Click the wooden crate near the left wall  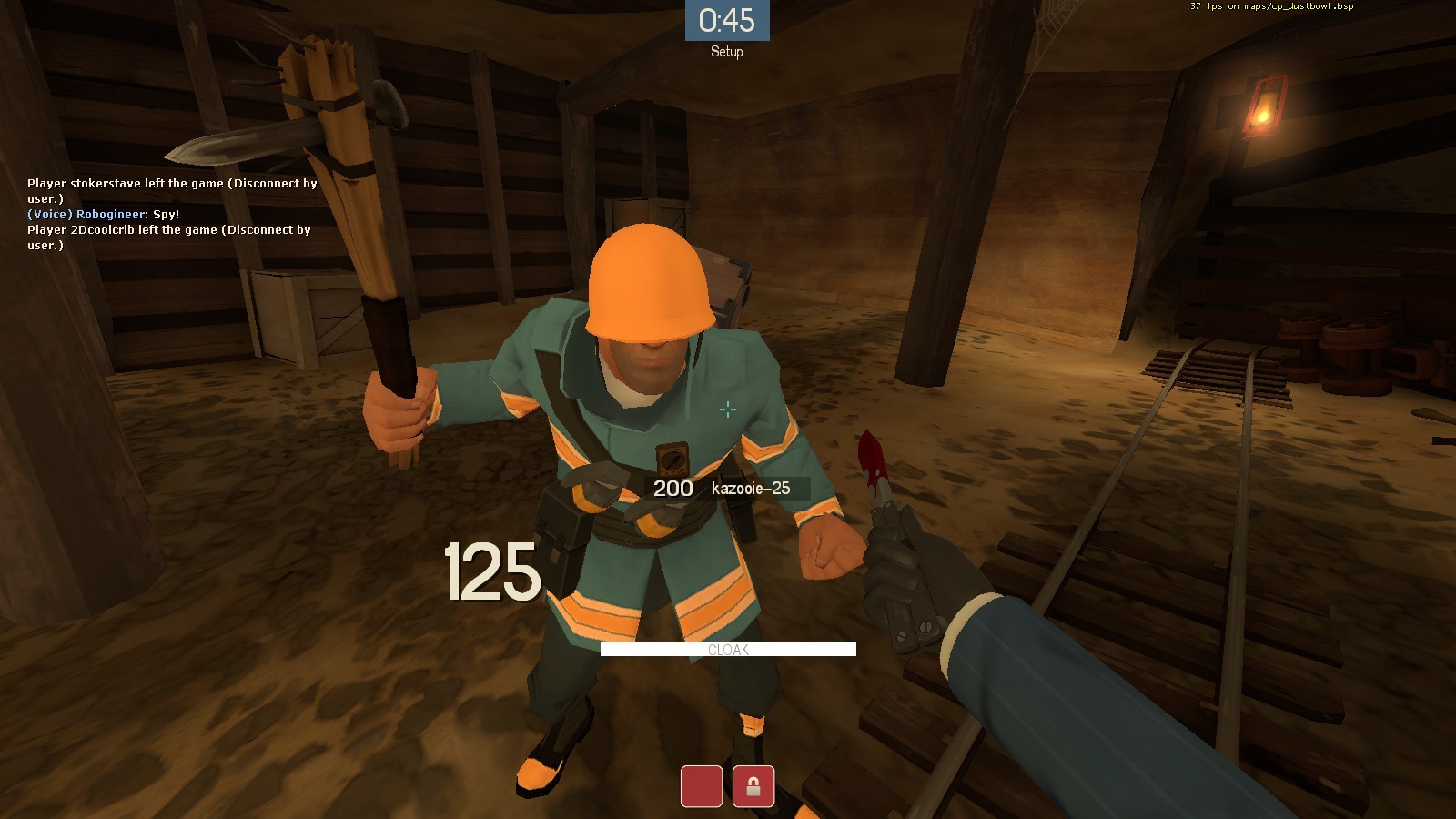pos(300,318)
